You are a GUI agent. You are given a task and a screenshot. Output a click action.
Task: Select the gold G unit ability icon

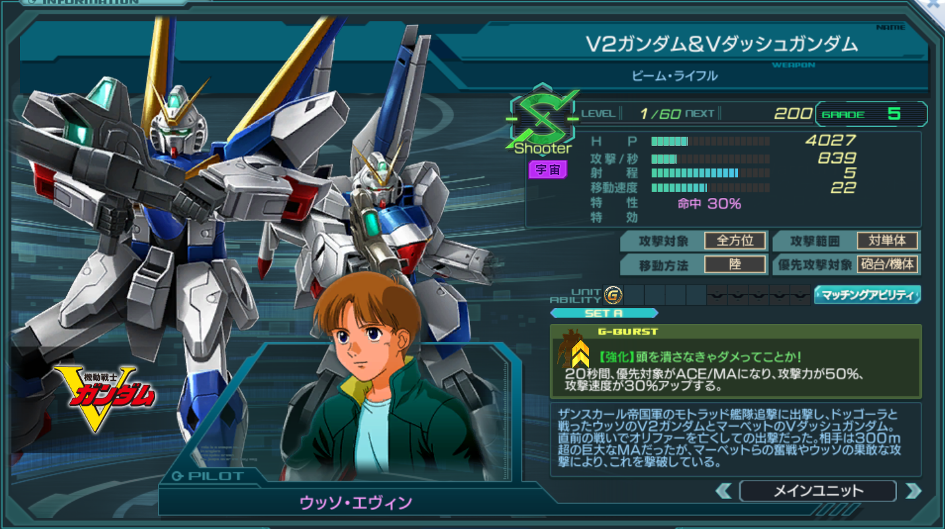tap(613, 294)
